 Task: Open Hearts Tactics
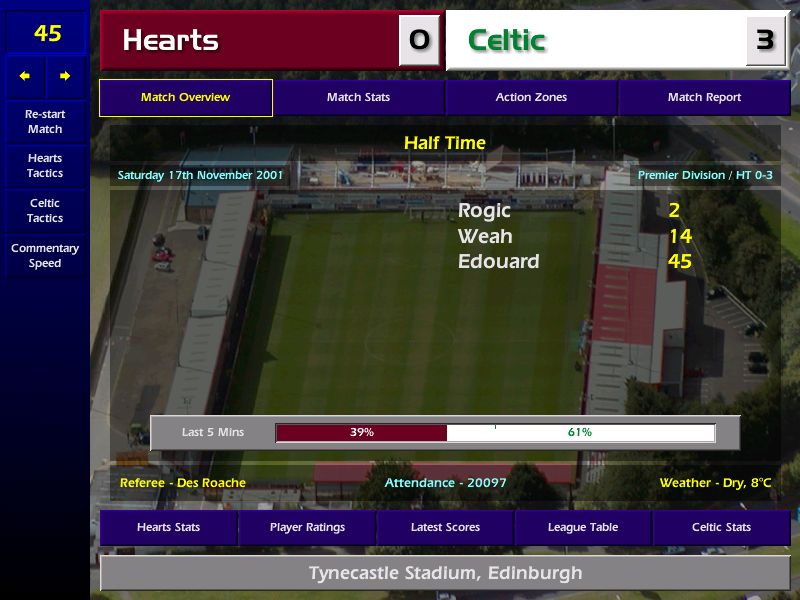coord(45,166)
